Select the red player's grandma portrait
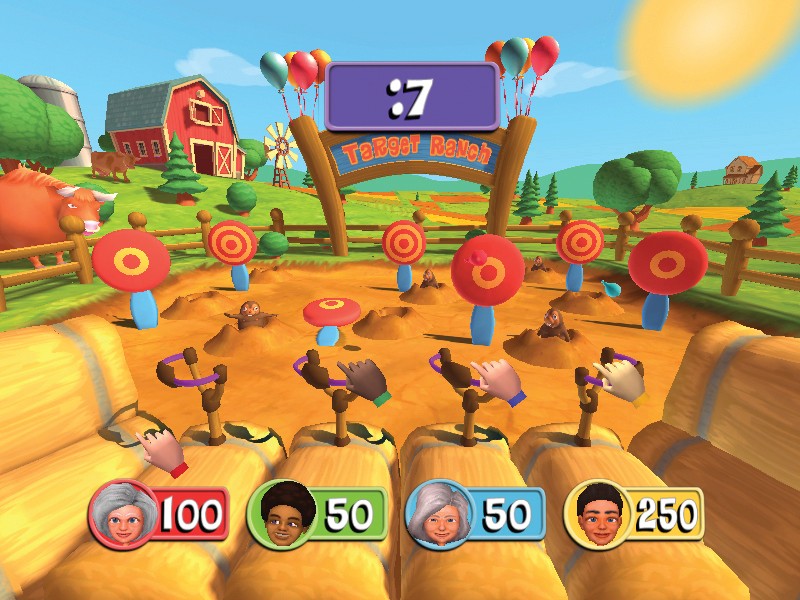Viewport: 800px width, 600px height. [122, 516]
